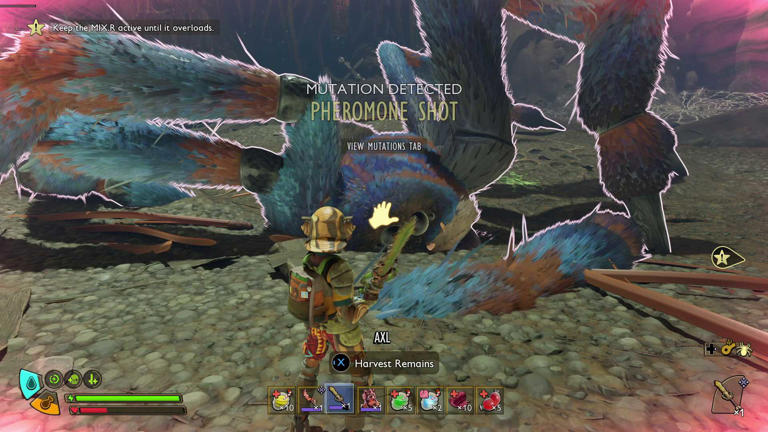Select the blue smoothie slot with 2 count
Viewport: 768px width, 432px height.
pyautogui.click(x=430, y=400)
